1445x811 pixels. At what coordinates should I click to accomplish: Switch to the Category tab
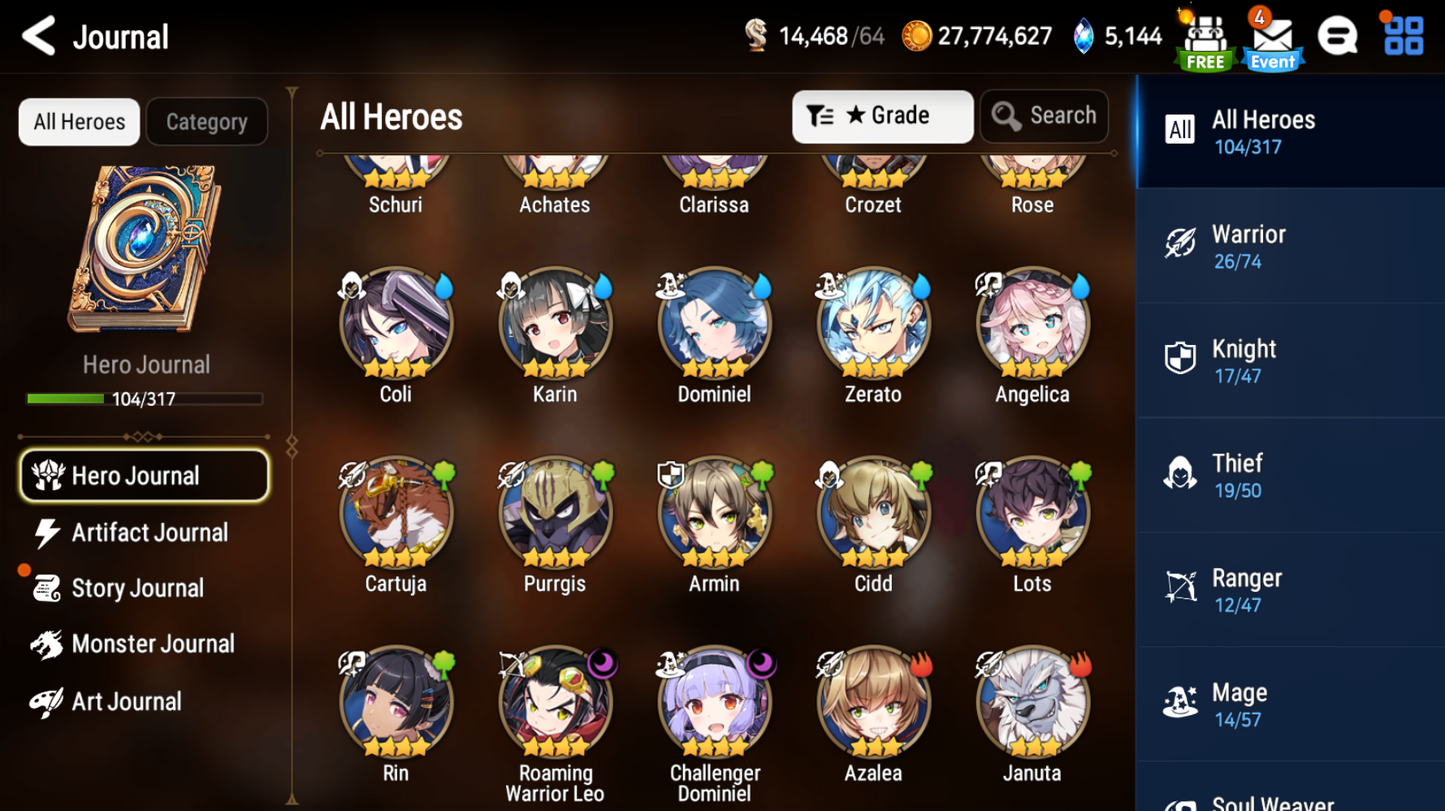(206, 121)
